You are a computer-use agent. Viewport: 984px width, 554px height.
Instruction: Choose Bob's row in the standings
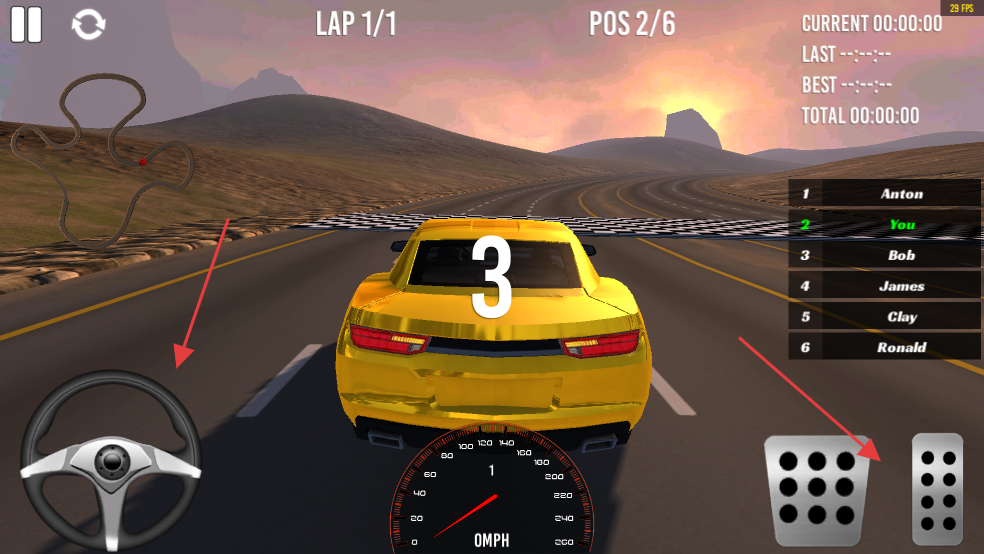click(x=884, y=255)
